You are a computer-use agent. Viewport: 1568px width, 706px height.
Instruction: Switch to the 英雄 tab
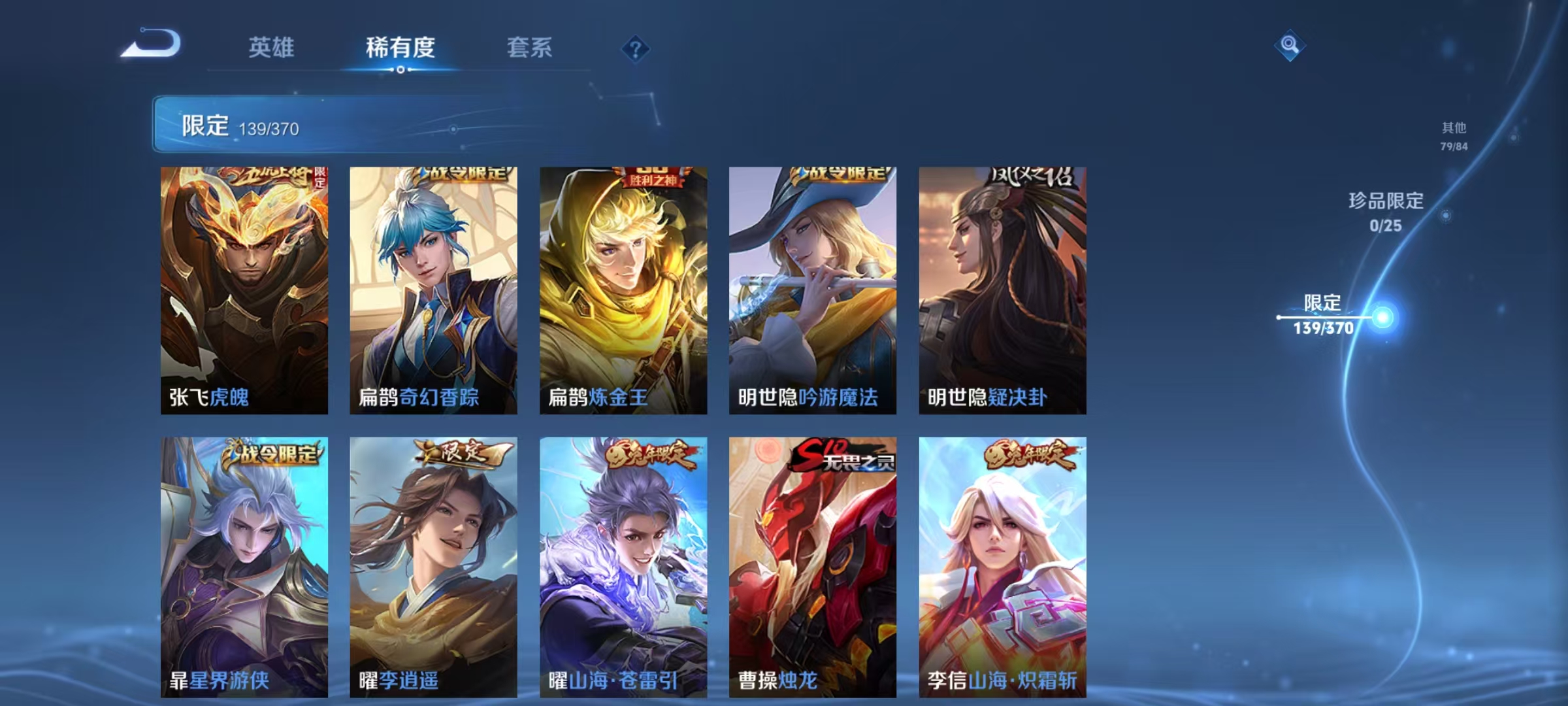[x=272, y=47]
